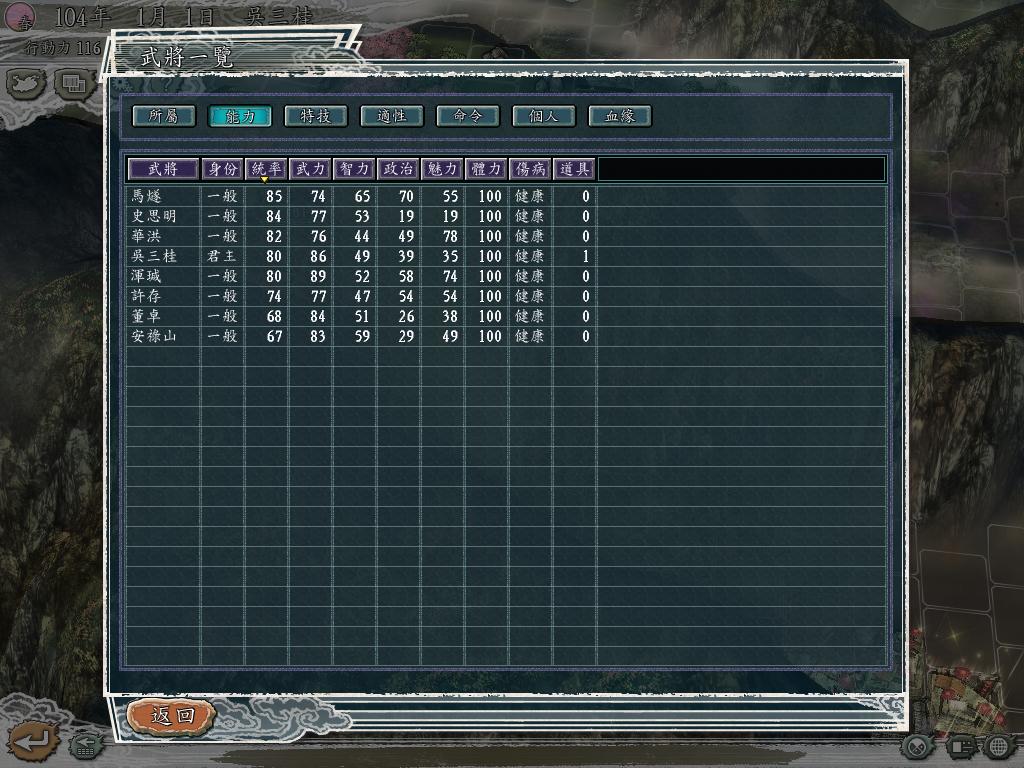Sort officers by 武力 header
This screenshot has width=1024, height=768.
(x=310, y=169)
